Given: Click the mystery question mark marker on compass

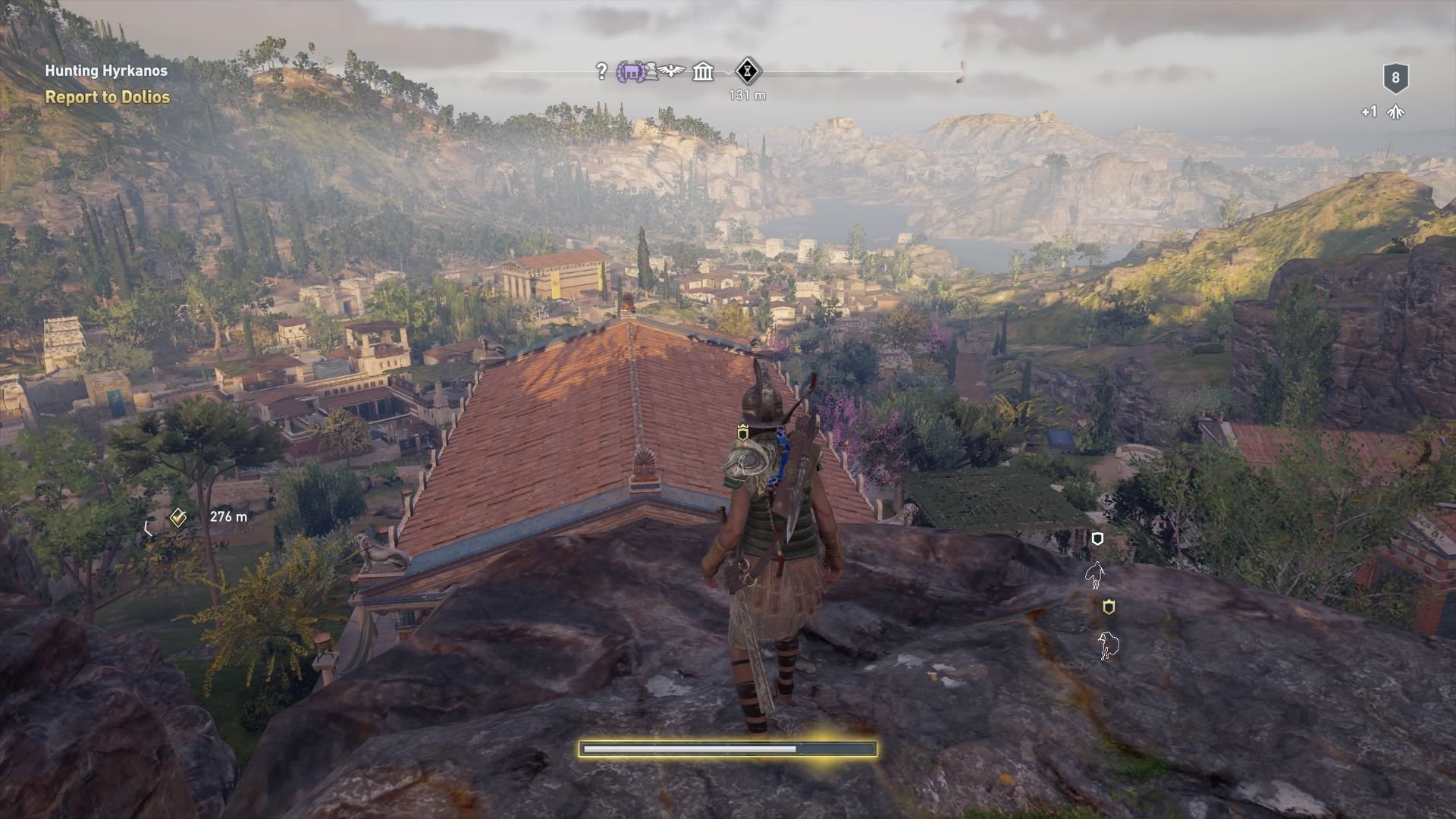Looking at the screenshot, I should pyautogui.click(x=603, y=72).
